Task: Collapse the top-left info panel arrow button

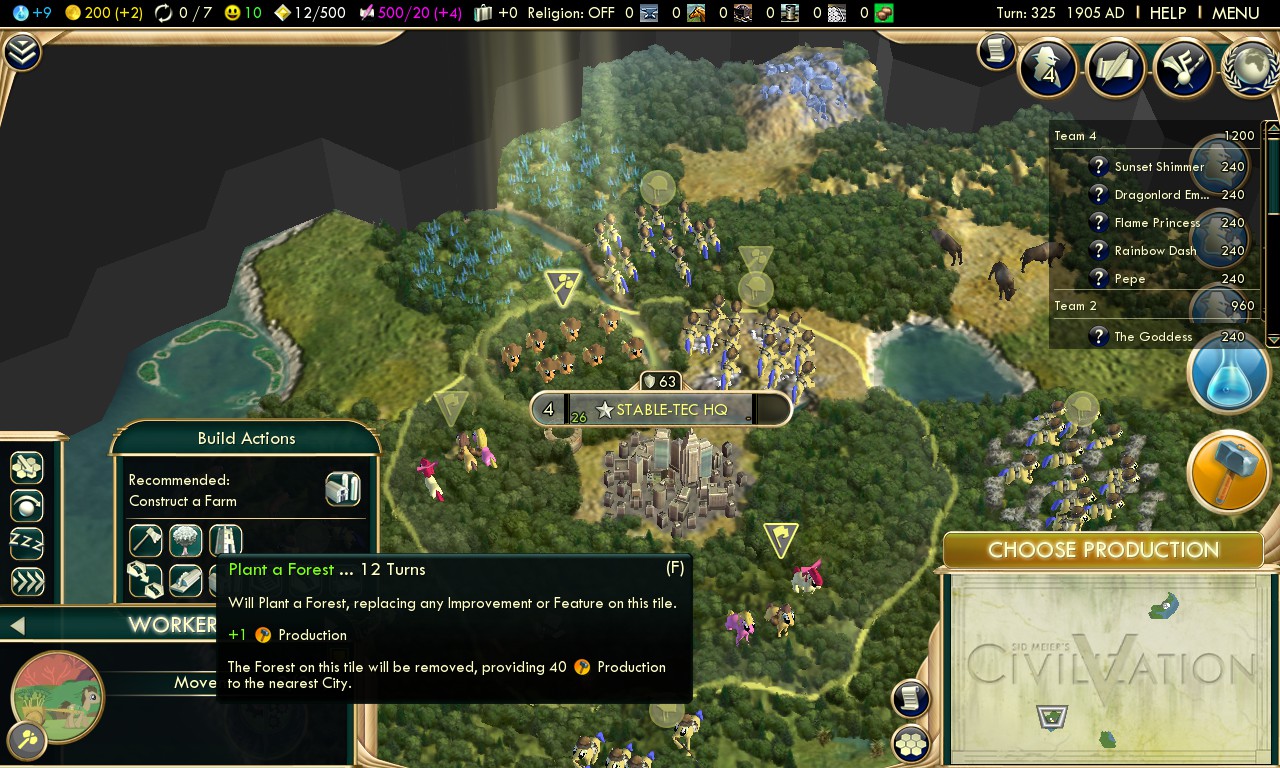Action: click(x=22, y=53)
